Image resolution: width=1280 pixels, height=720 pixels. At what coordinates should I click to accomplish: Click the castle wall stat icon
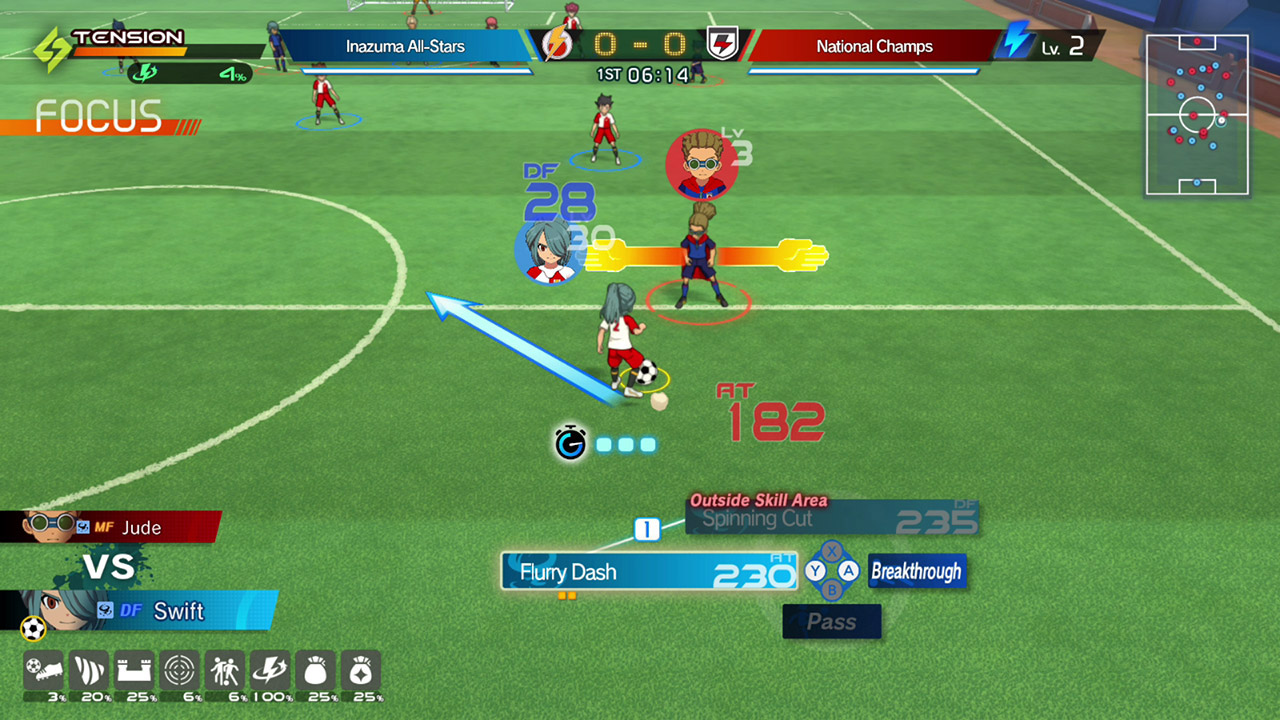[133, 672]
